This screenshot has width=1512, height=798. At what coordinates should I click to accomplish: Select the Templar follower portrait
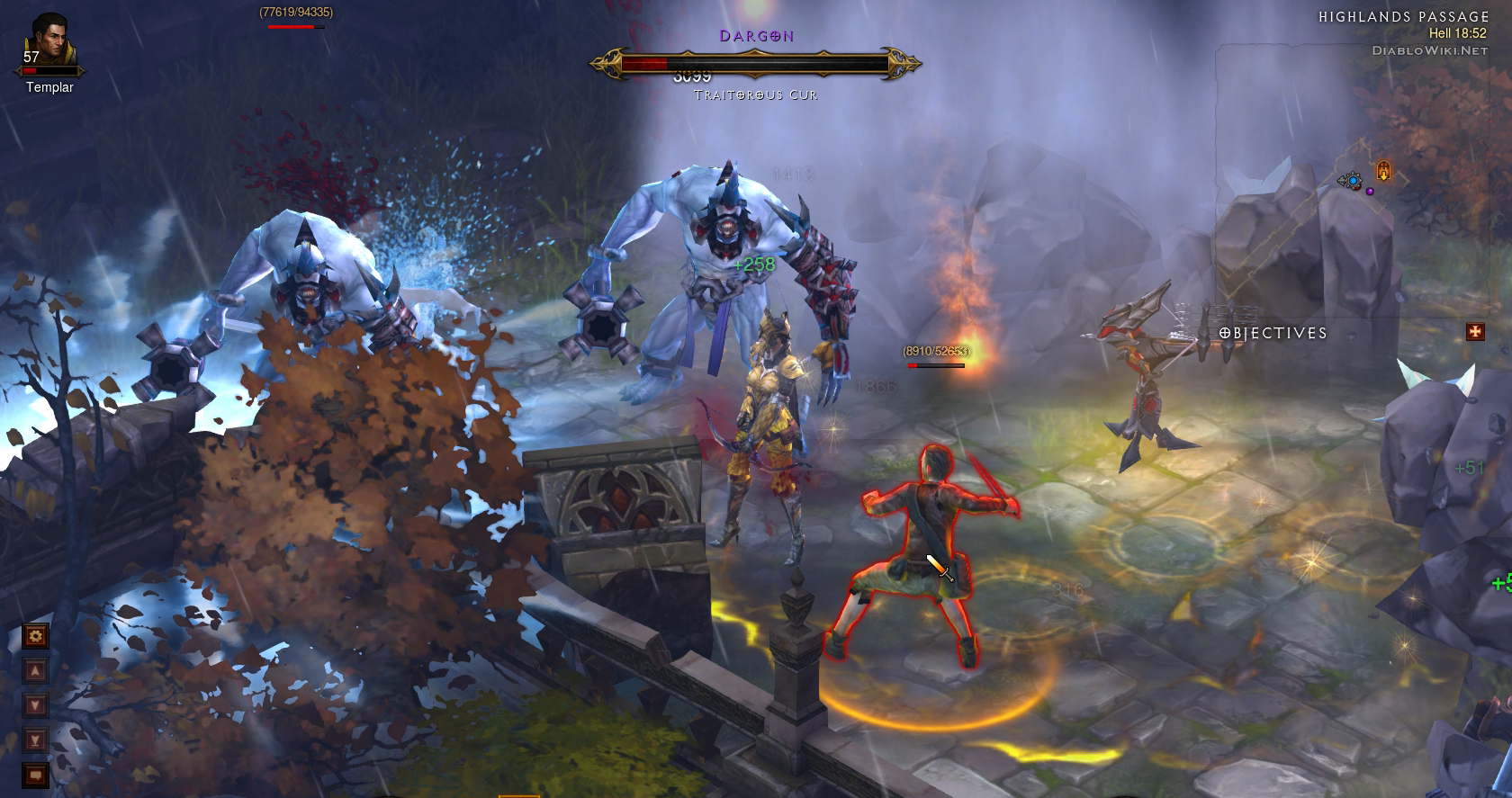coord(49,41)
